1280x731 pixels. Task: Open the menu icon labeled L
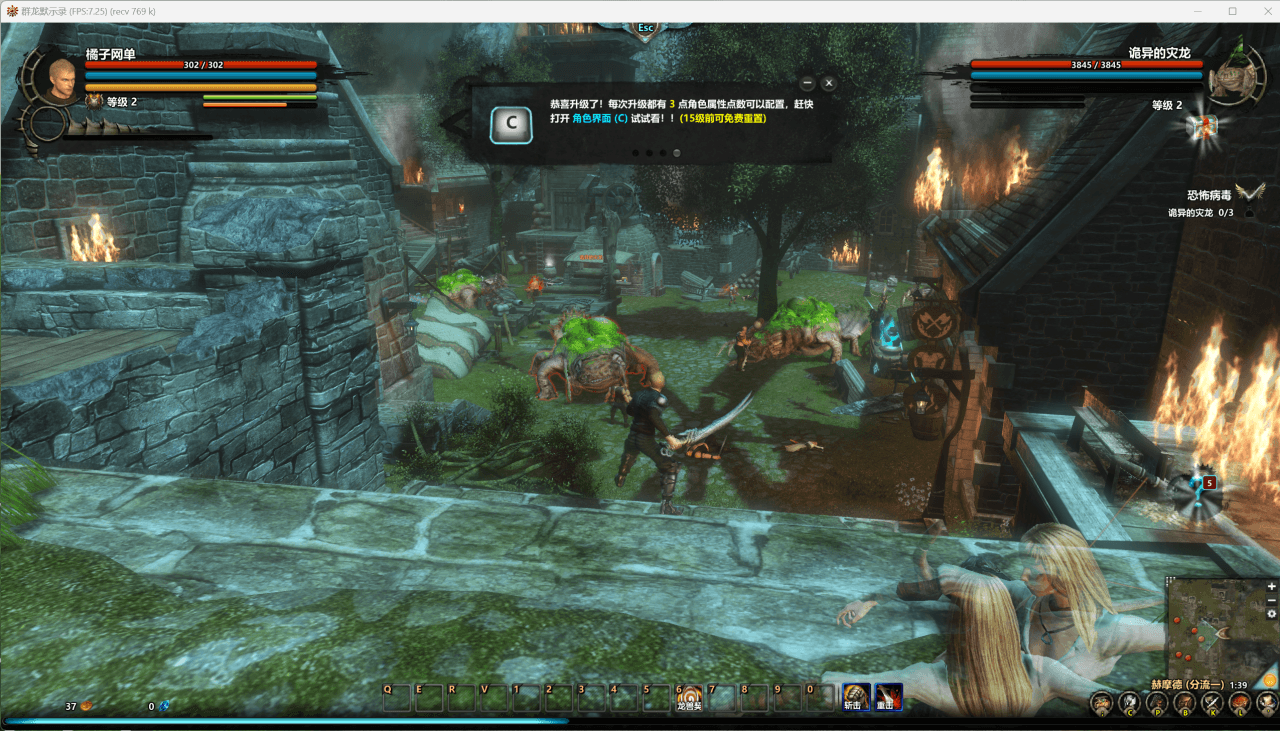tap(1240, 704)
